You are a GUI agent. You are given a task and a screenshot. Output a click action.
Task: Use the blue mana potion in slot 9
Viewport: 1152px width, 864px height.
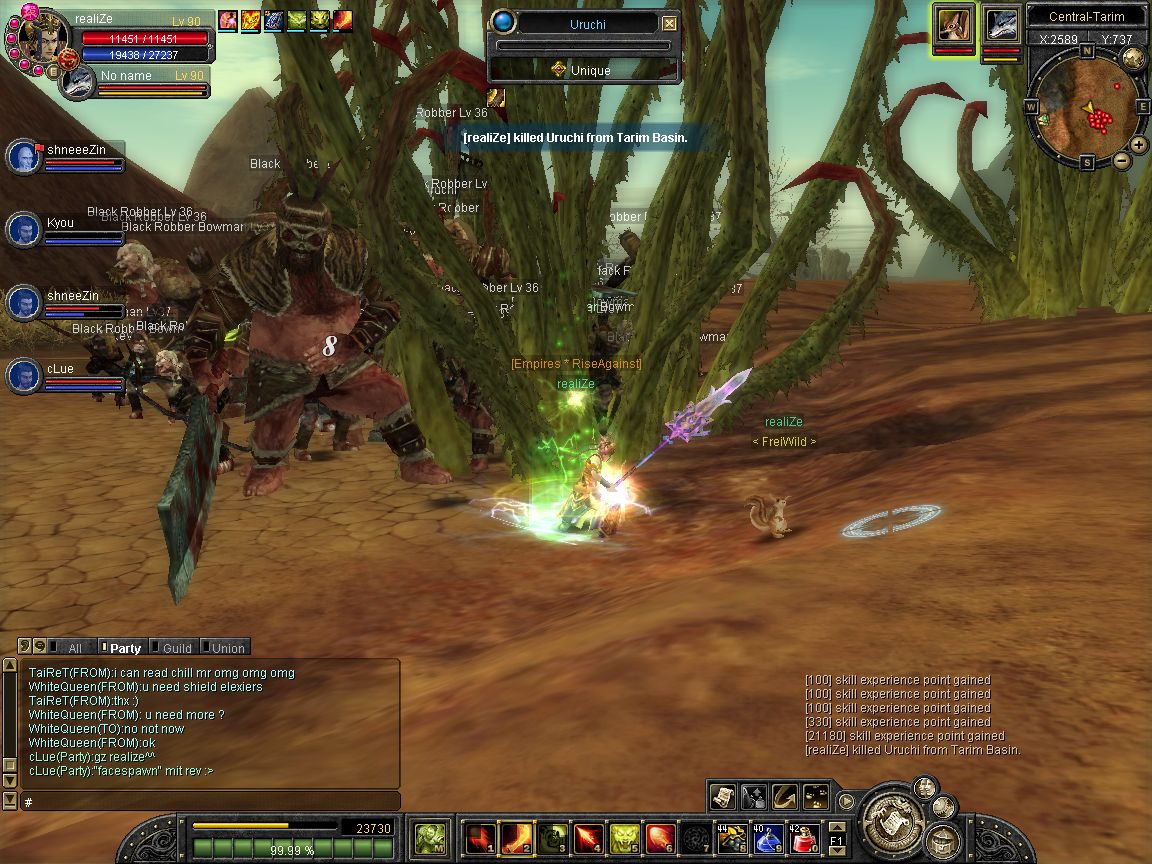coord(768,838)
